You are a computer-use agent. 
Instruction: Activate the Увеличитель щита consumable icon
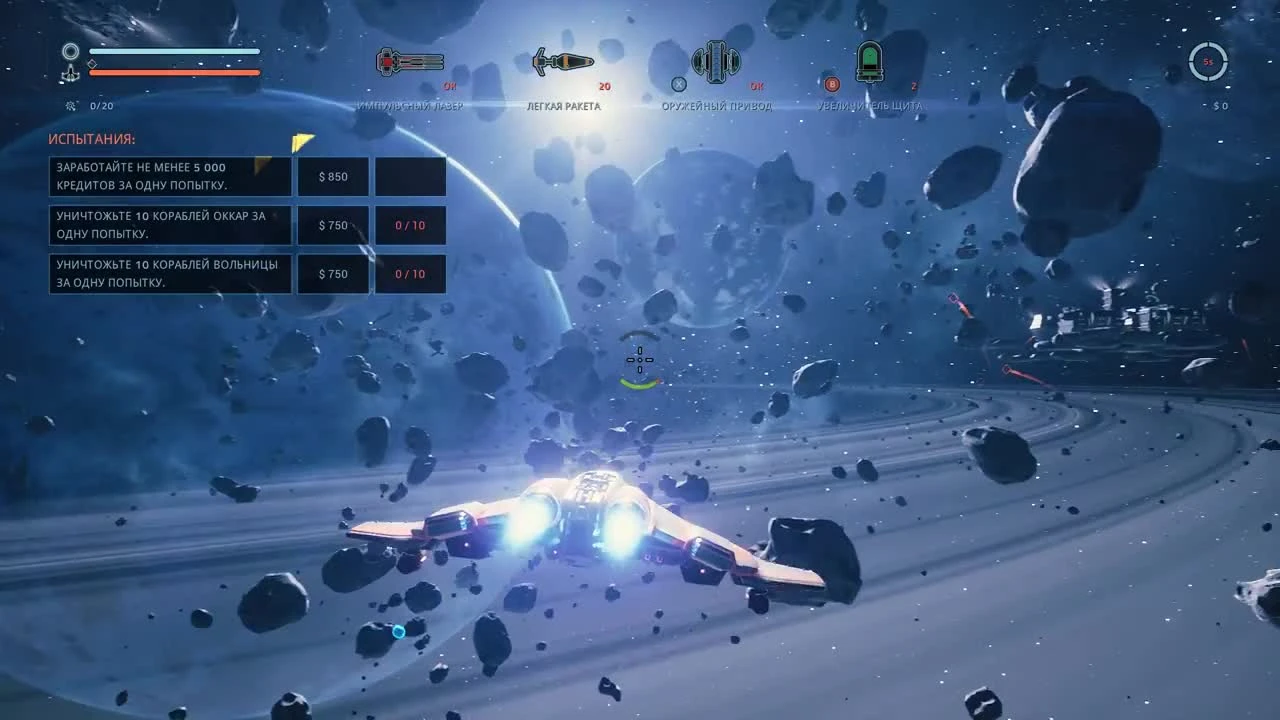pyautogui.click(x=869, y=61)
